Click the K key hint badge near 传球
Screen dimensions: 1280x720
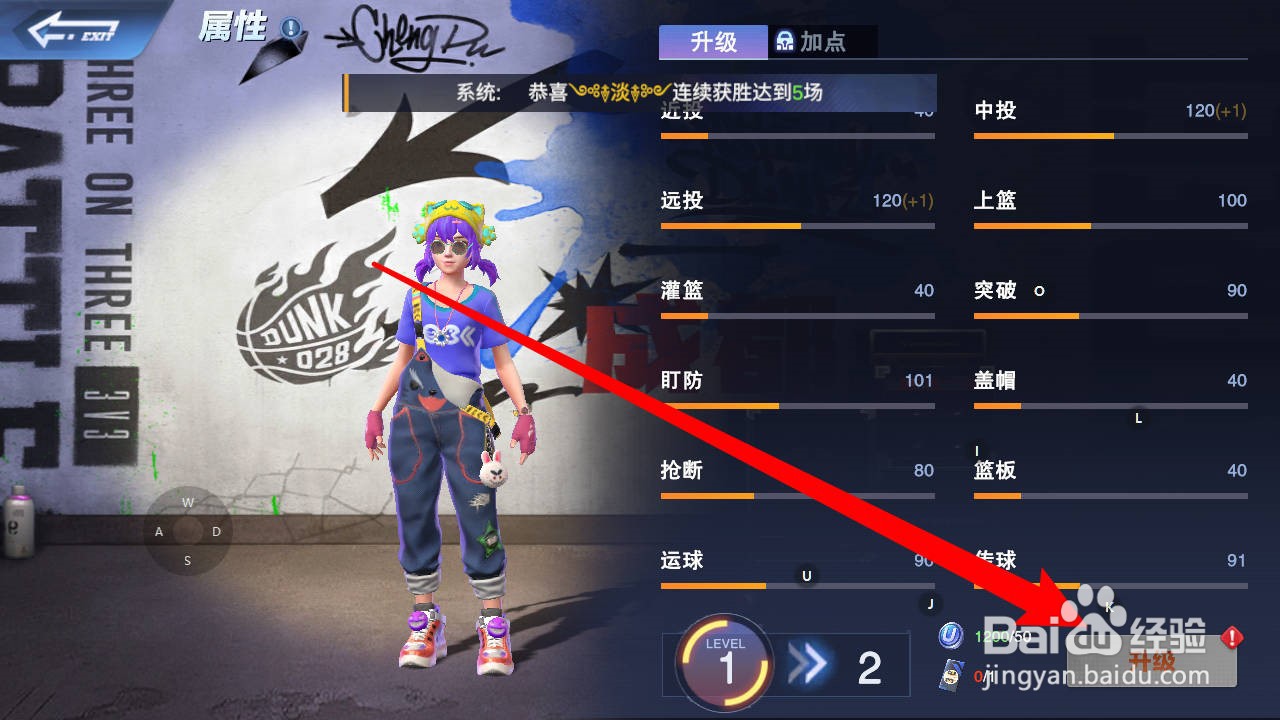coord(1108,605)
